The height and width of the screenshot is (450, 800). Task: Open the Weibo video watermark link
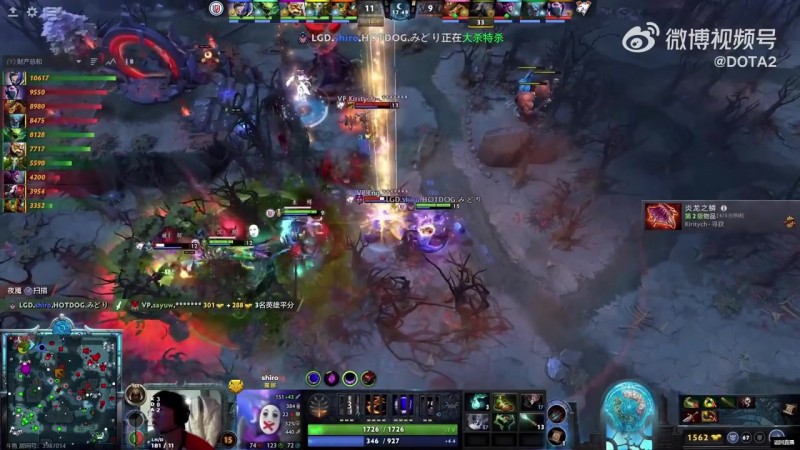coord(699,41)
